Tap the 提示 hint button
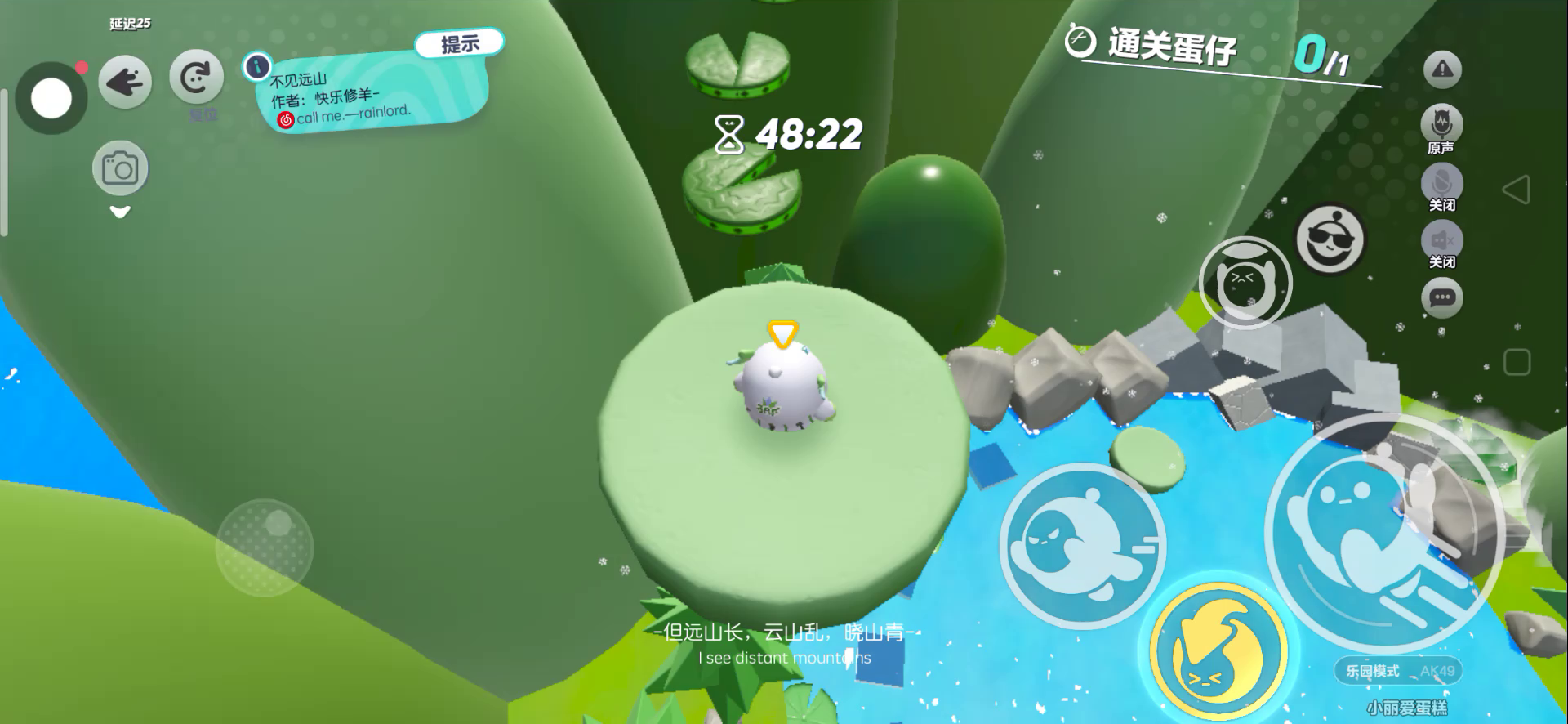The image size is (1568, 724). [459, 43]
